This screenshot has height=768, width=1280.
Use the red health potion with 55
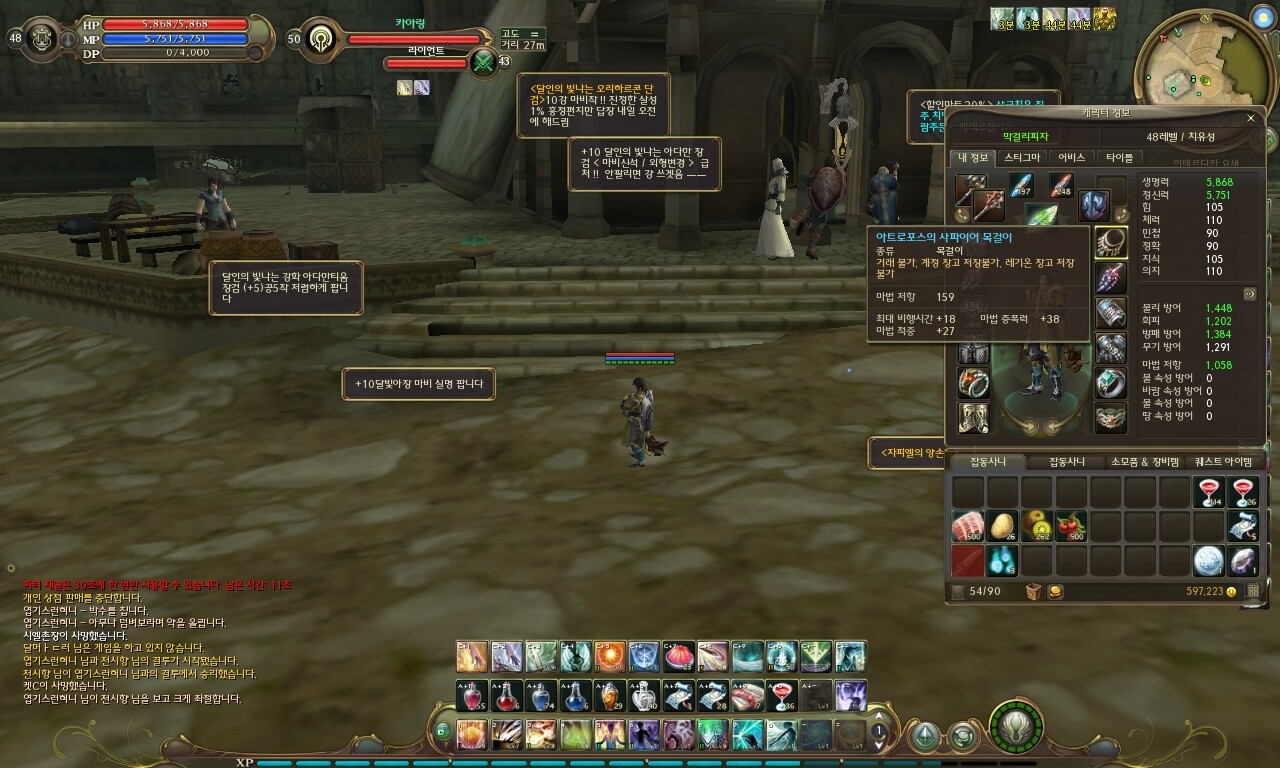[x=472, y=695]
